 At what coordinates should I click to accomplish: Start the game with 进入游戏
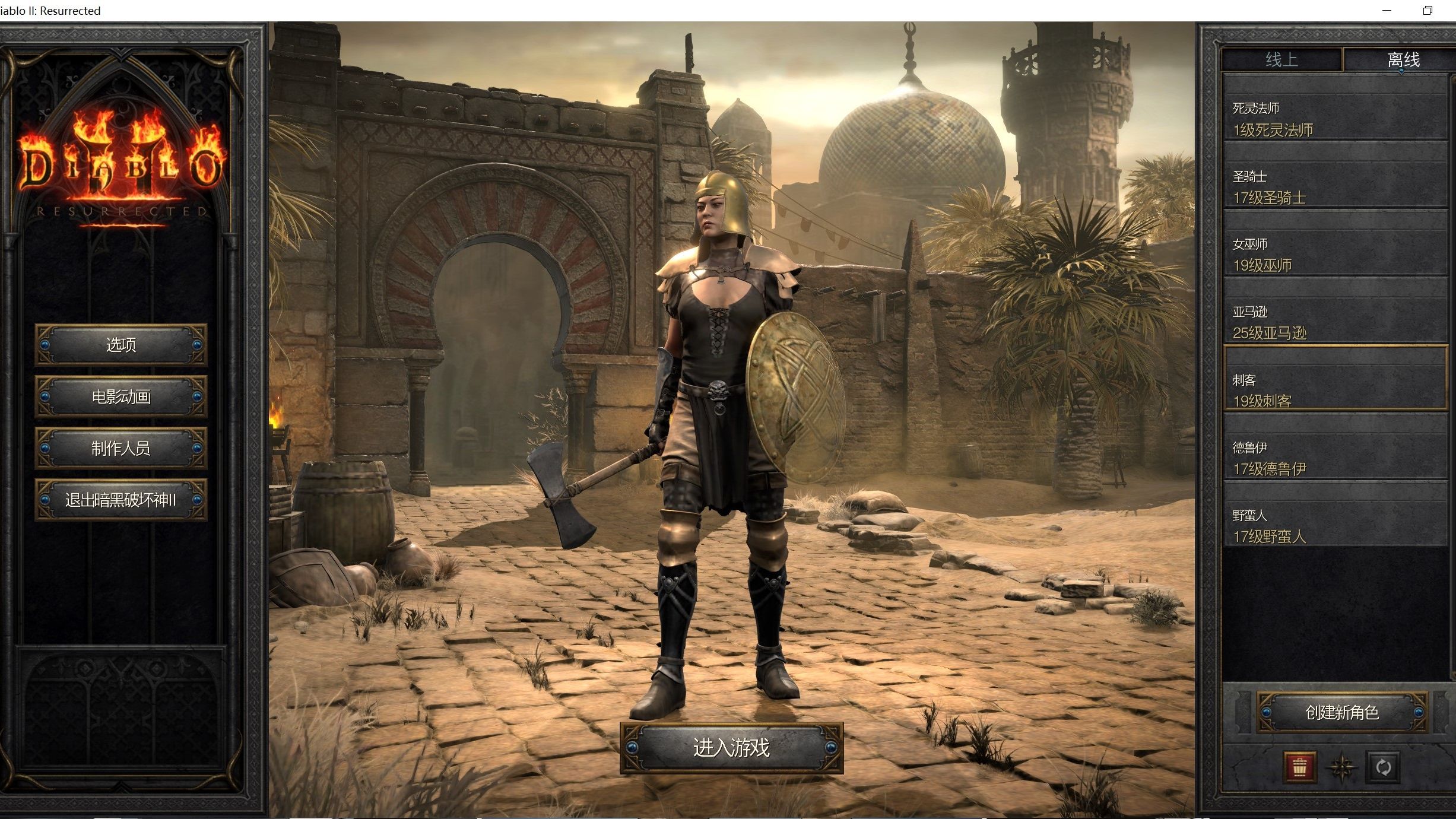(x=731, y=748)
